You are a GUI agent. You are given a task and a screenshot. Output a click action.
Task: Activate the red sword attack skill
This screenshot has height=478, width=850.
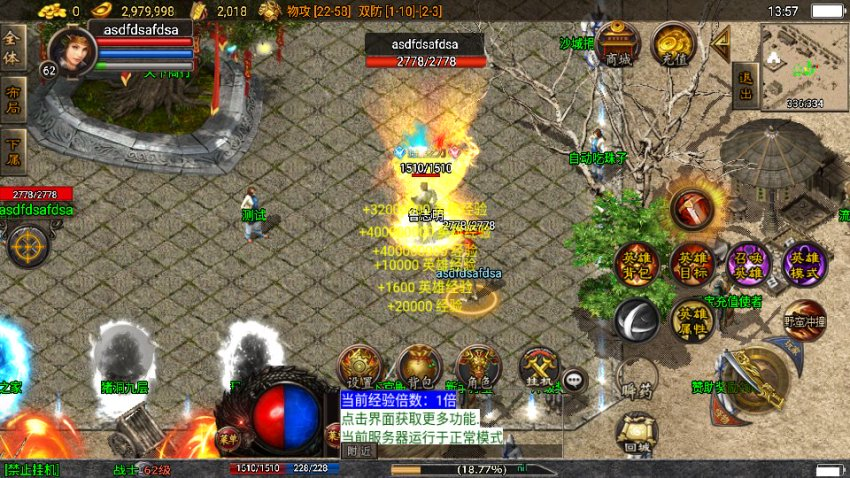pos(691,208)
